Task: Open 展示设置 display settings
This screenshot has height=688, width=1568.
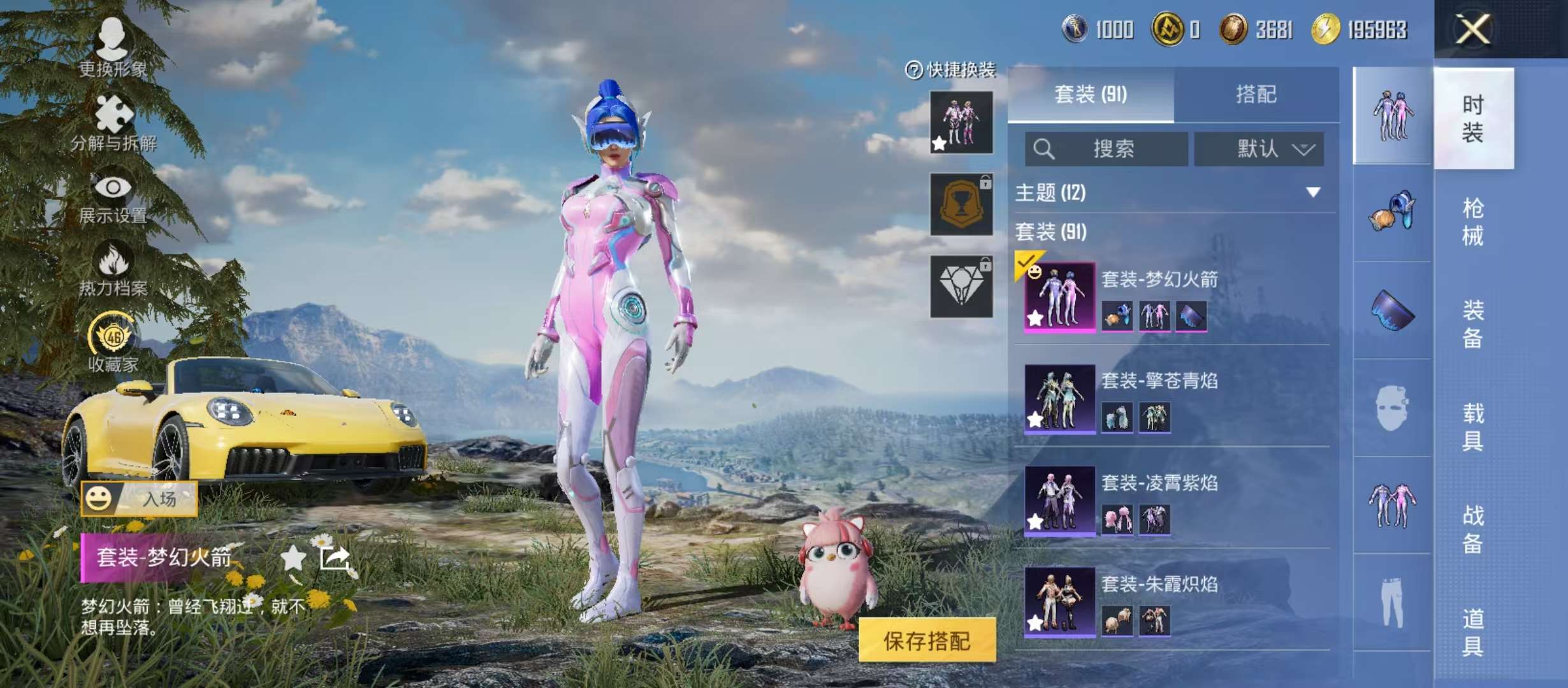Action: point(113,196)
